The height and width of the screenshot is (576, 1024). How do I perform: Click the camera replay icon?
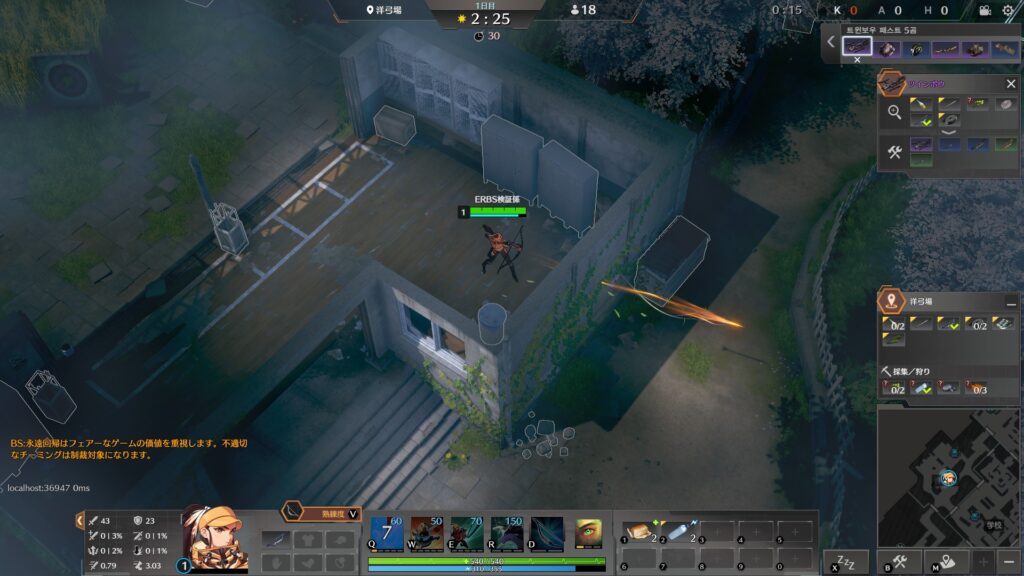tap(983, 10)
